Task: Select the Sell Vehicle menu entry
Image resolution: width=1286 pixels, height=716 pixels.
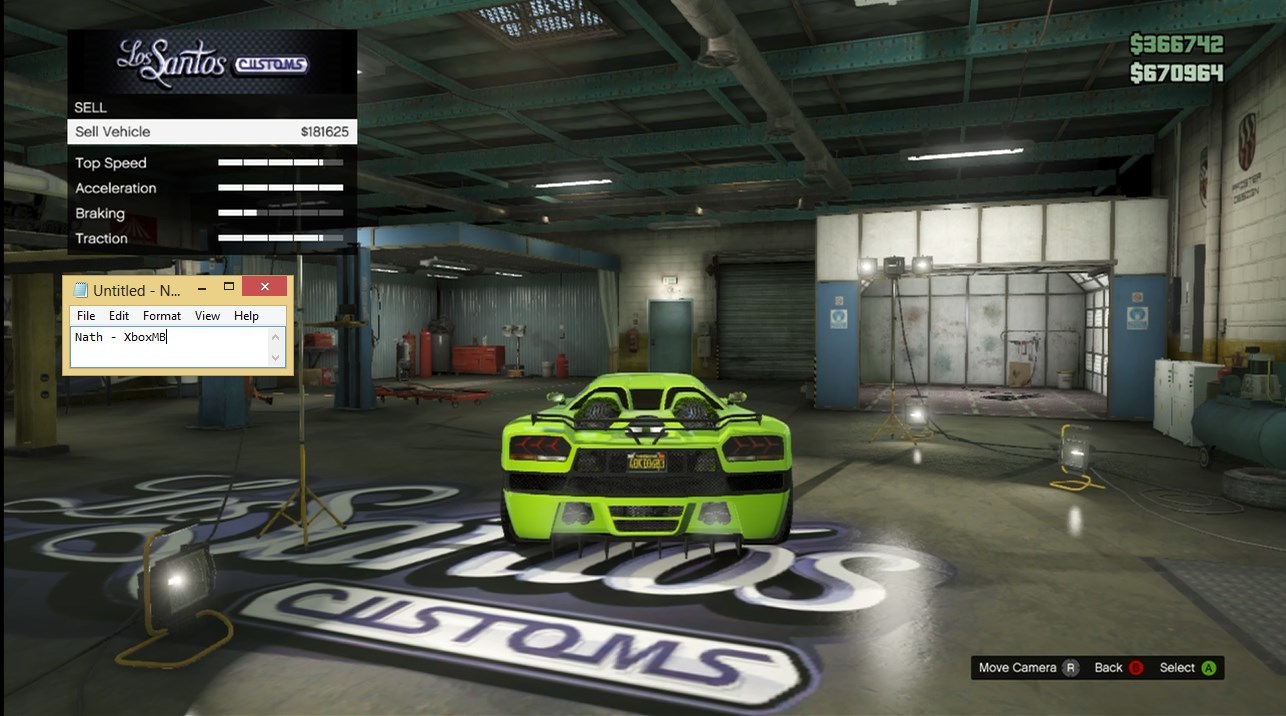Action: [212, 132]
